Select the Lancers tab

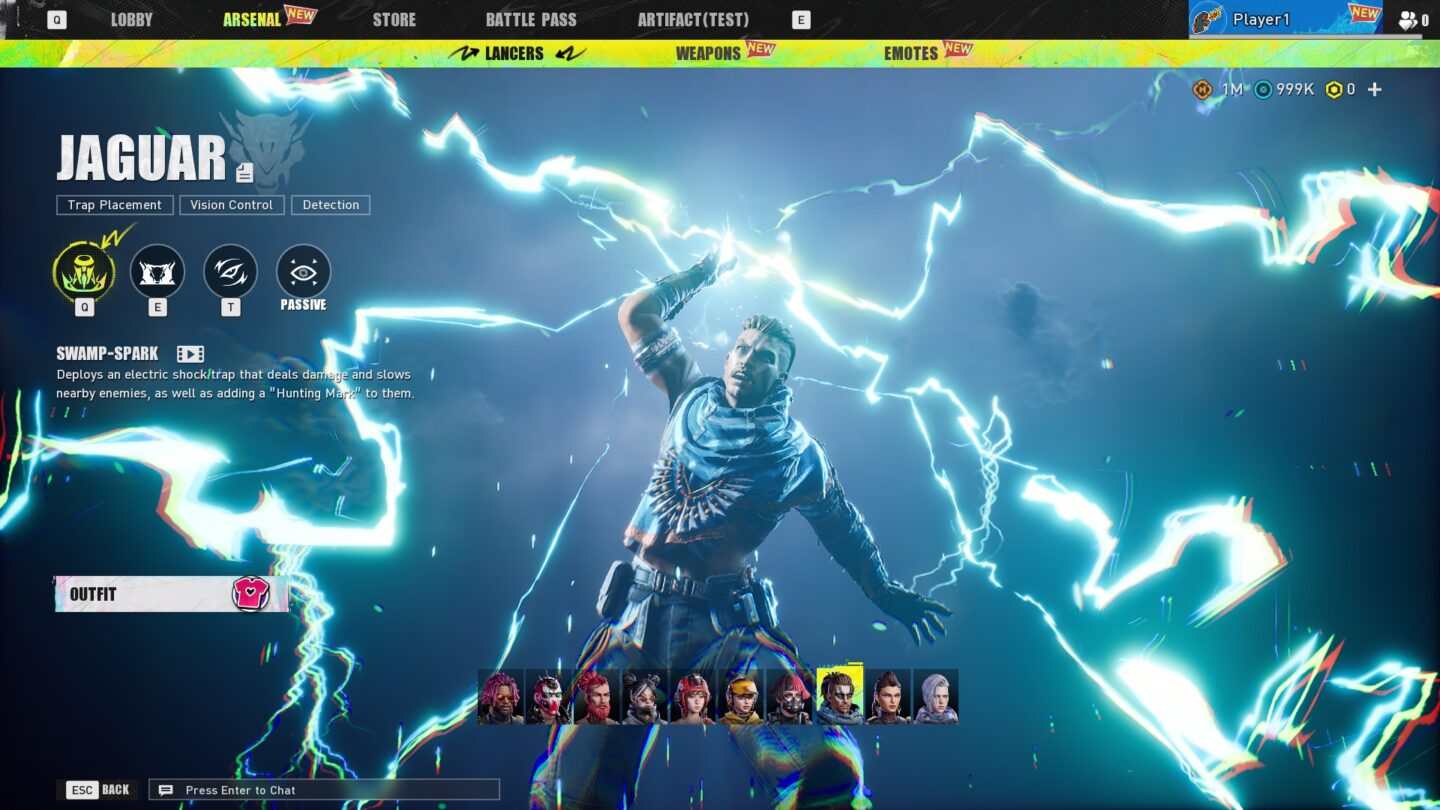pos(514,53)
